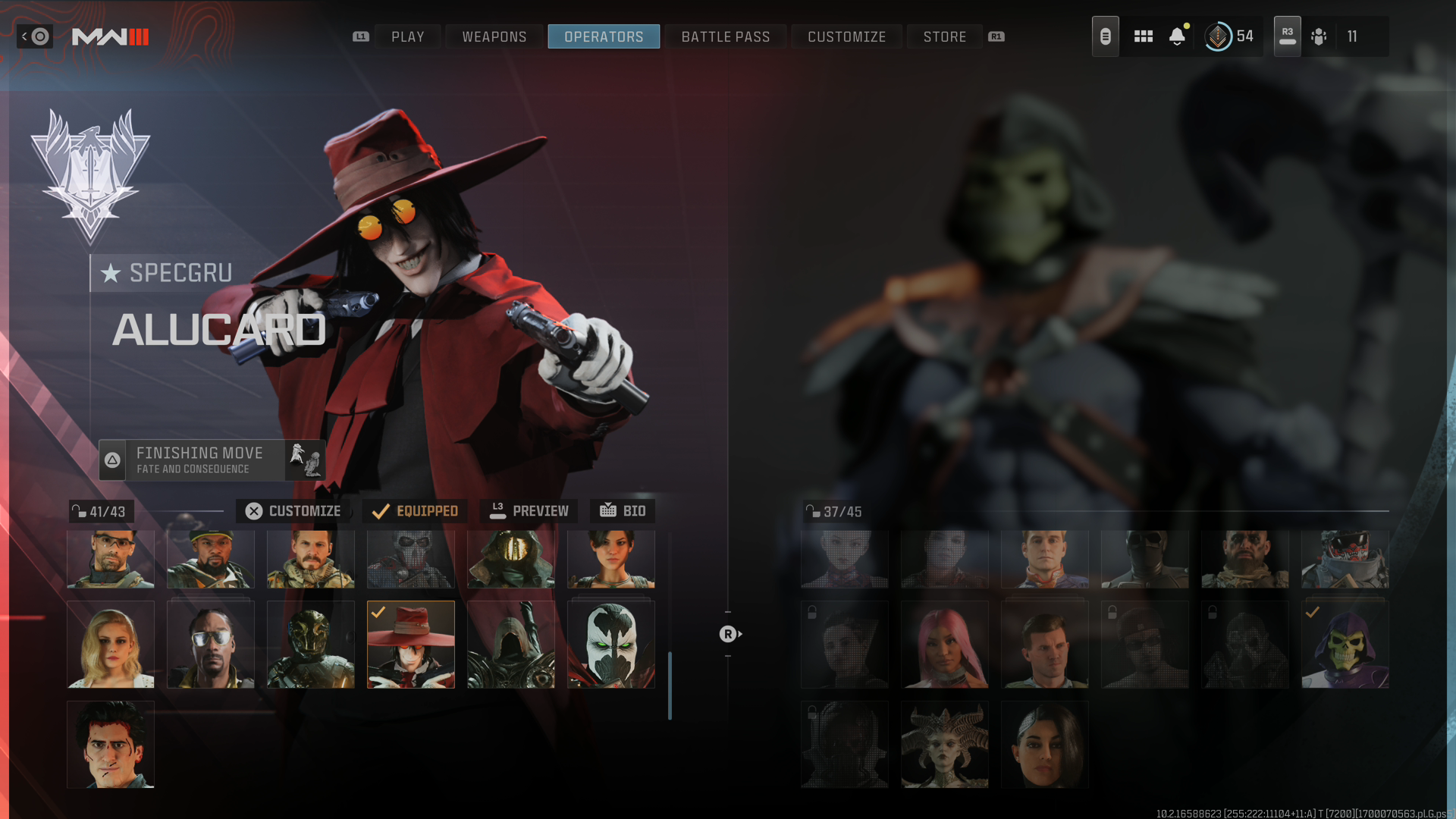This screenshot has height=819, width=1456.
Task: Select the Skeletor operator thumbnail
Action: 1345,645
